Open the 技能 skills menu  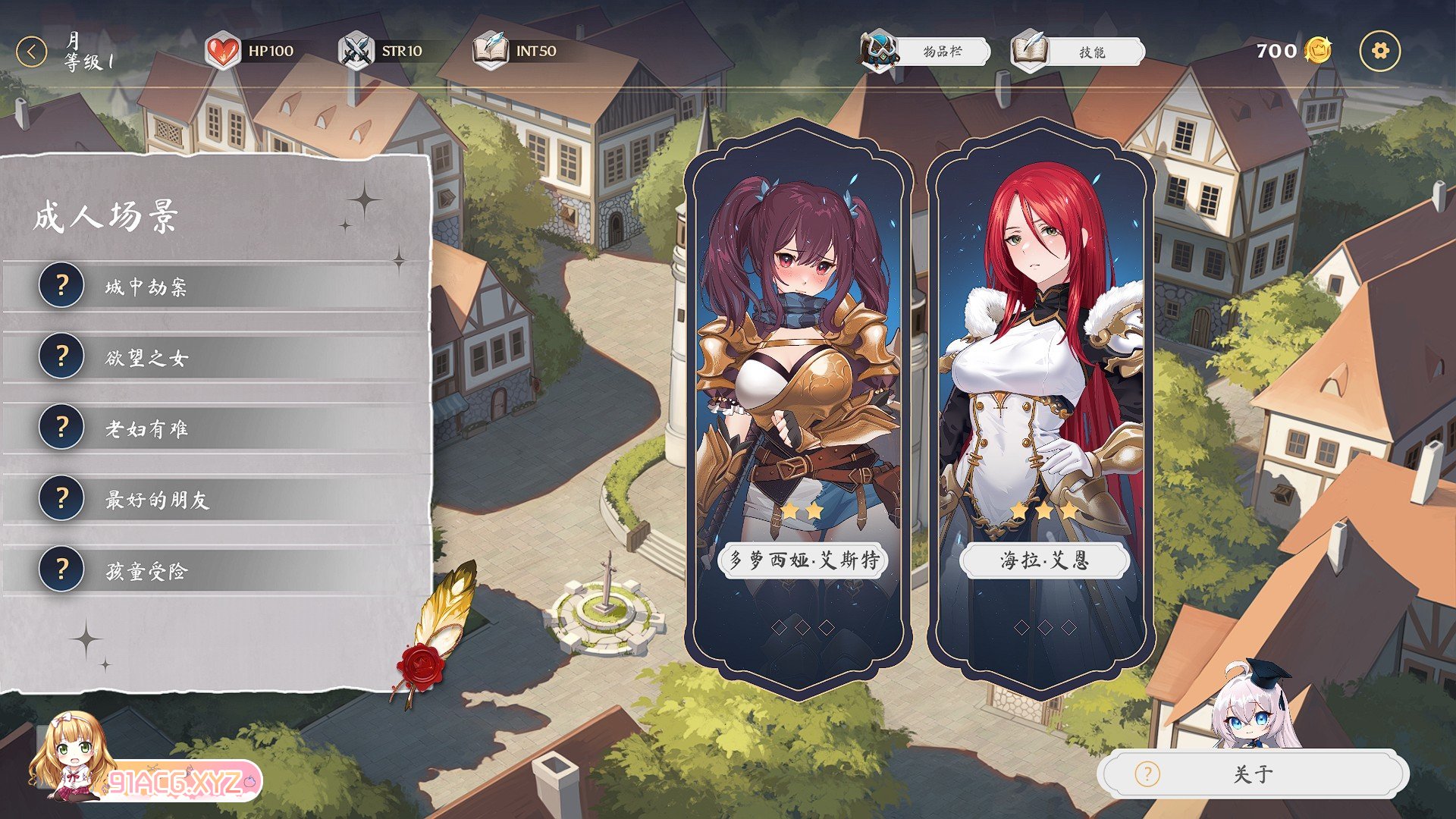coord(1078,52)
